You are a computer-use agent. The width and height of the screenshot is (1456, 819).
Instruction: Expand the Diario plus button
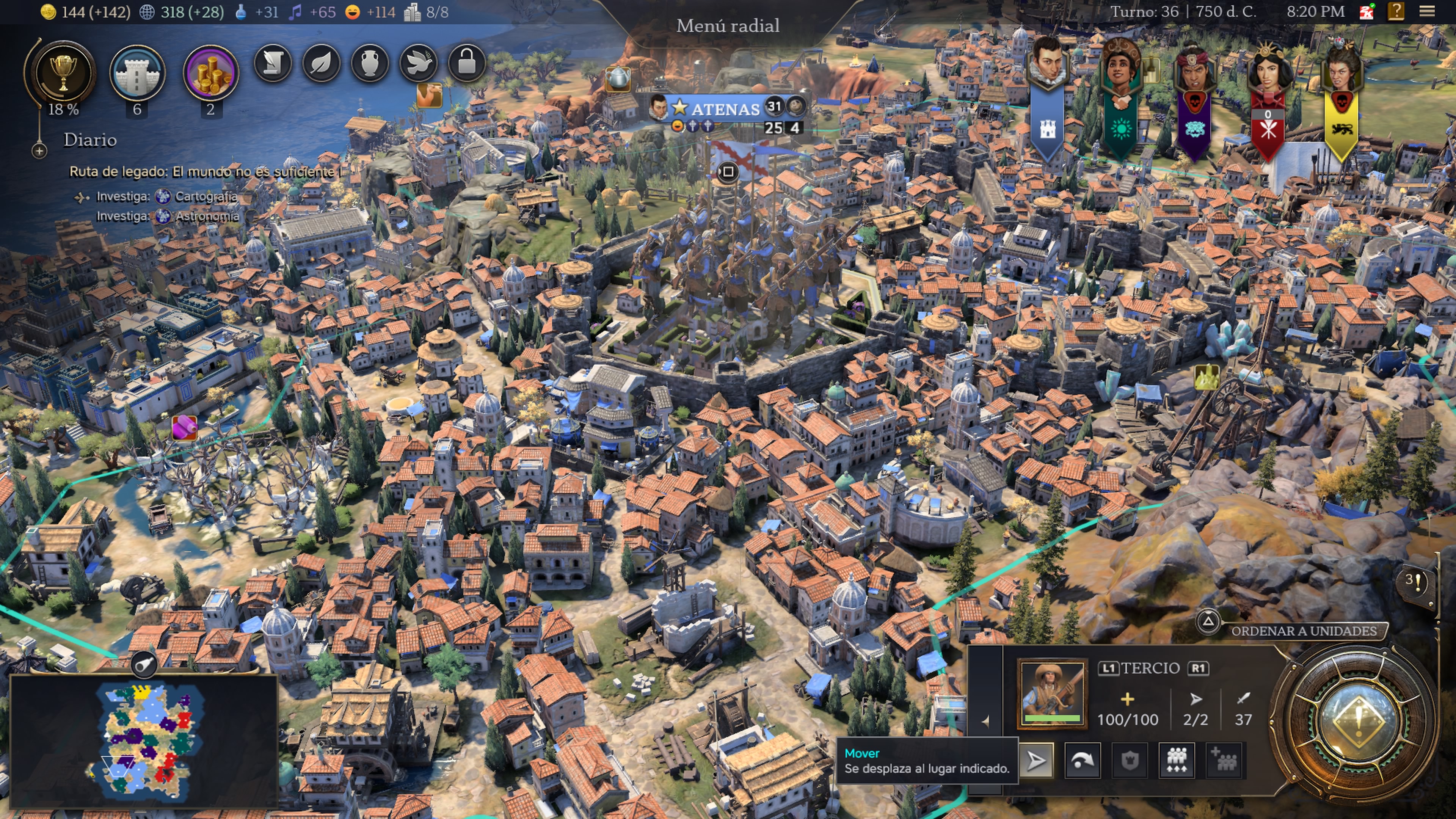(39, 151)
